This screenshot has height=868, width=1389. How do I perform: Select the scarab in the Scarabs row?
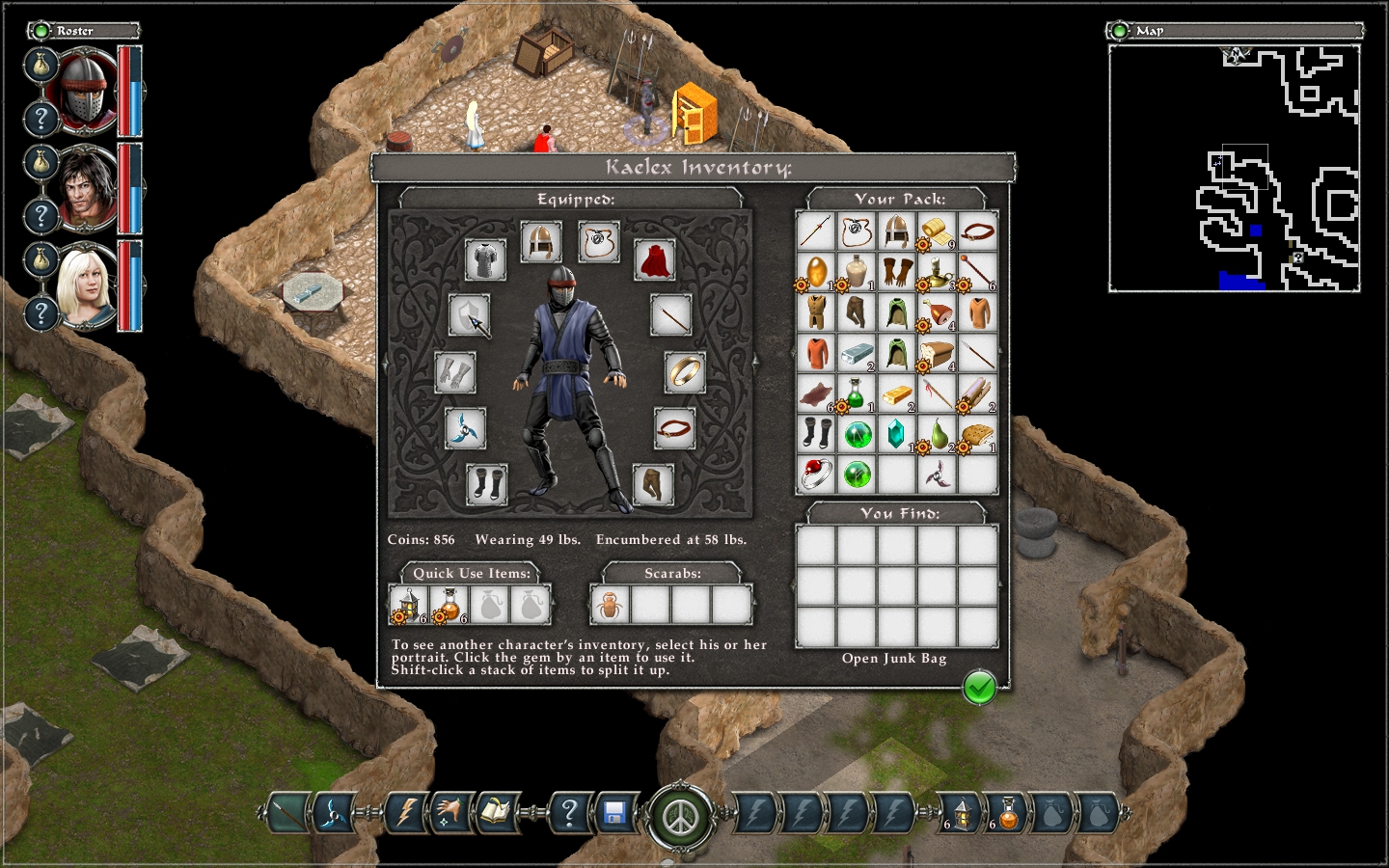point(610,606)
